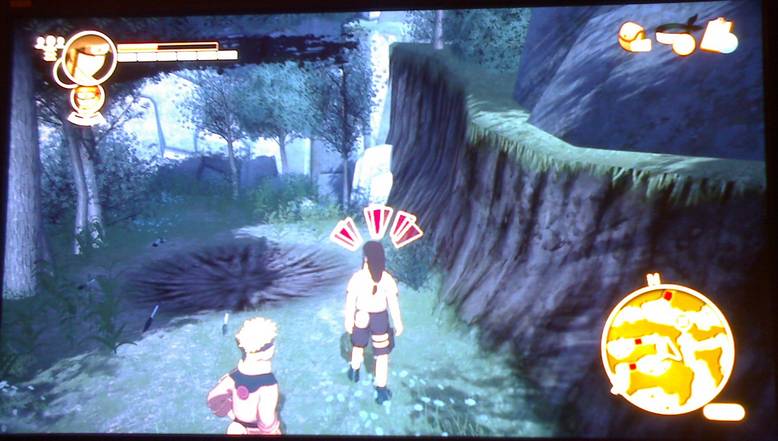Open the circular minimap
This screenshot has width=778, height=441.
pos(667,346)
